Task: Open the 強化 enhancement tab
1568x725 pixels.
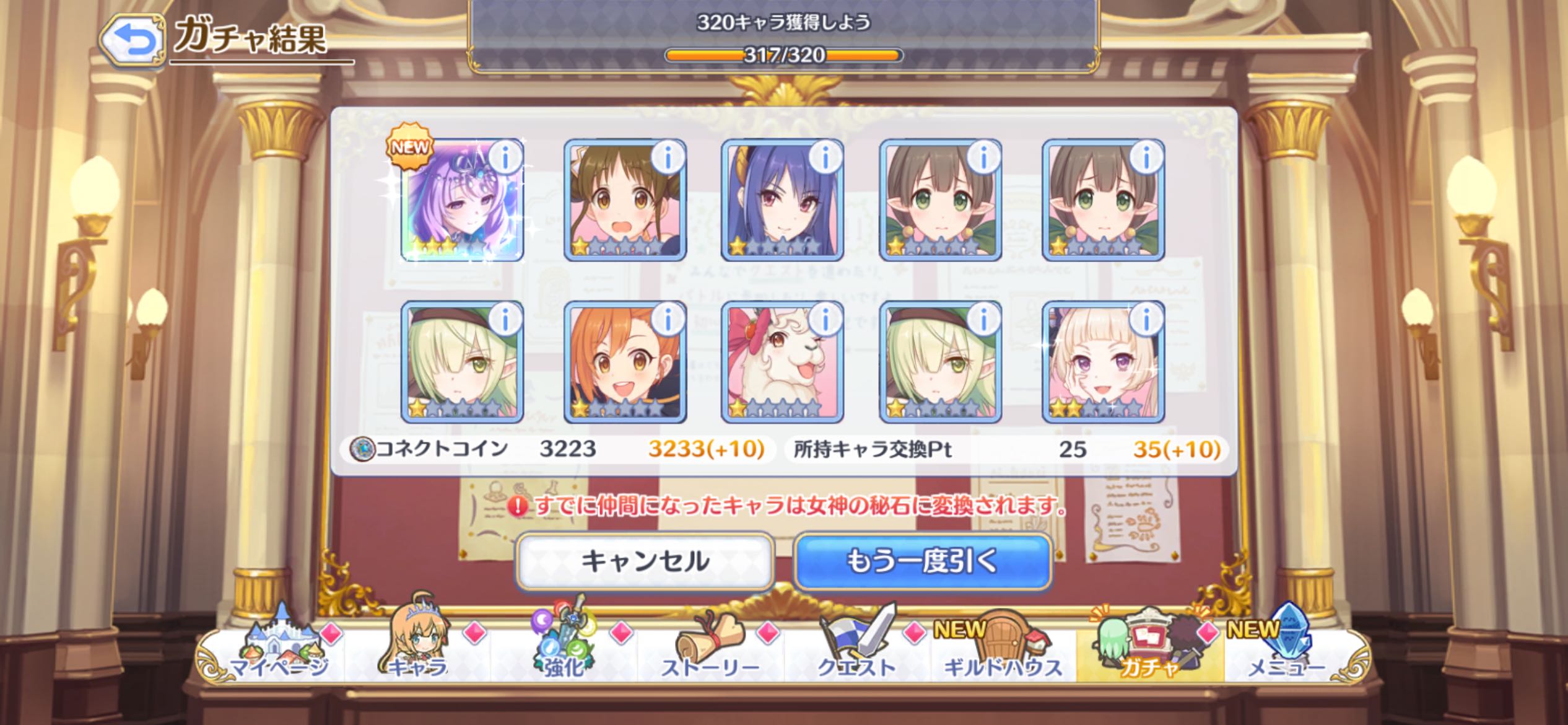Action: click(x=564, y=648)
